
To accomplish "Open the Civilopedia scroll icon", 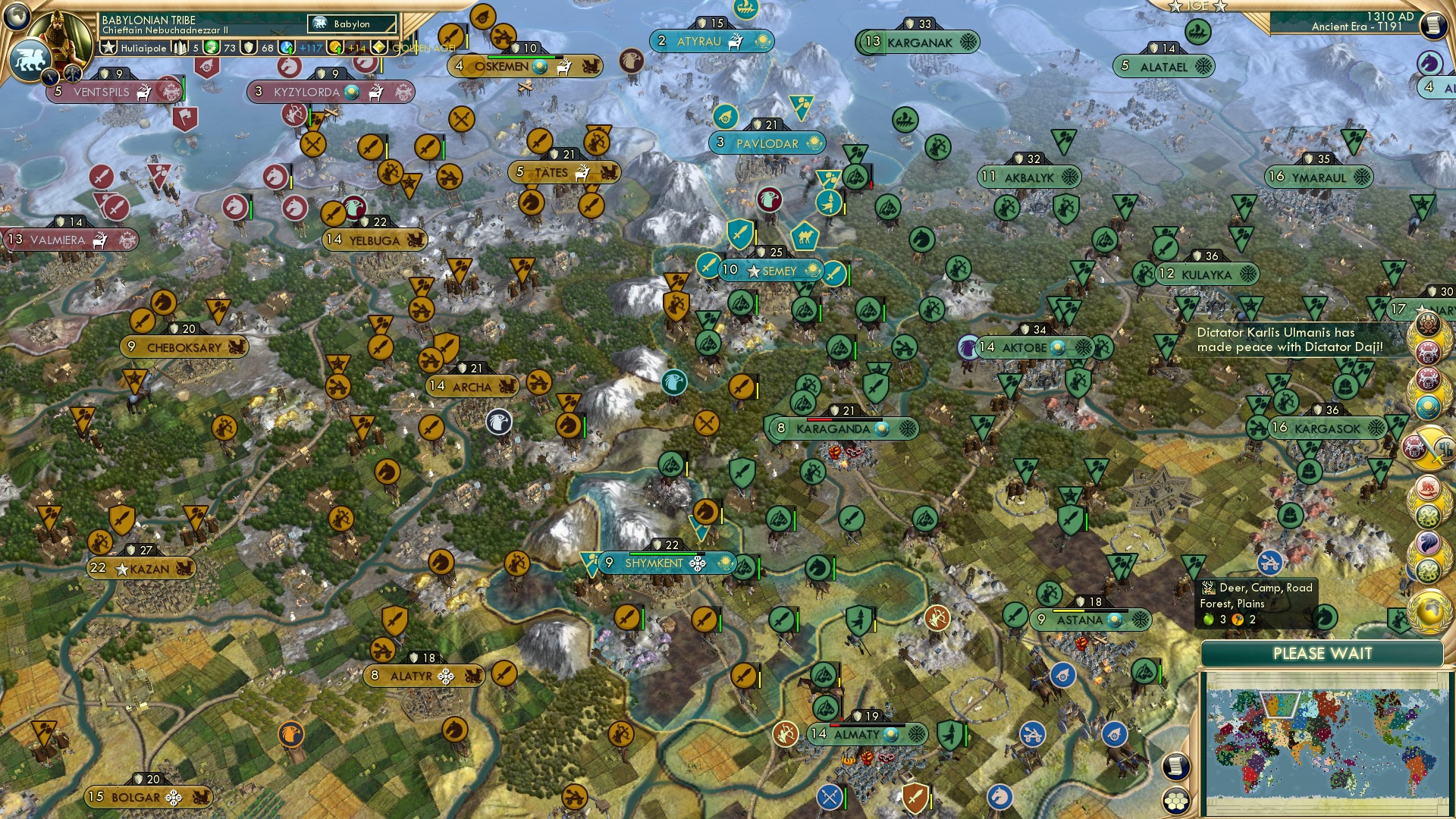I will click(1433, 25).
